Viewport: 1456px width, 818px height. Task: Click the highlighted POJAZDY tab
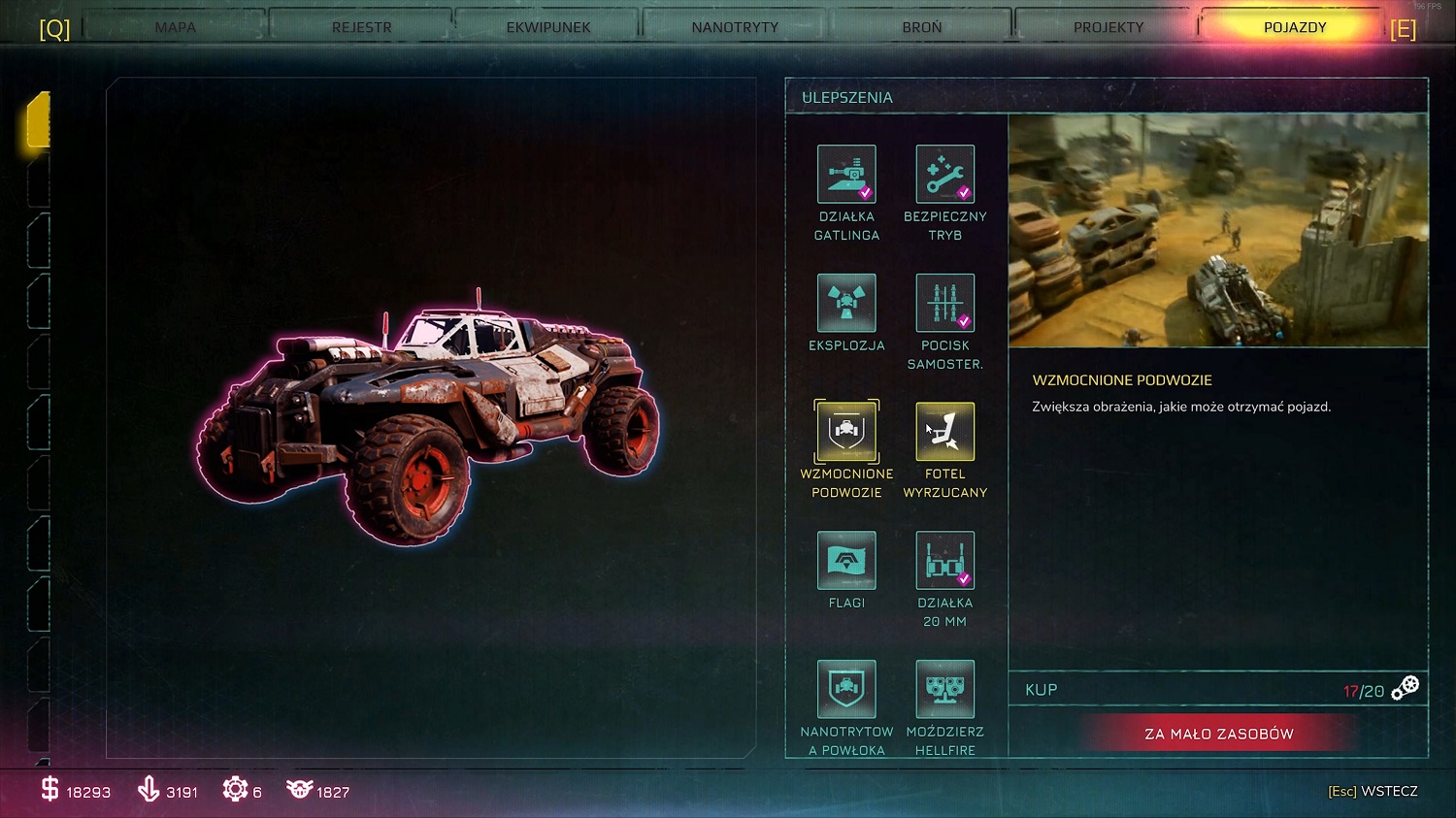pos(1295,27)
